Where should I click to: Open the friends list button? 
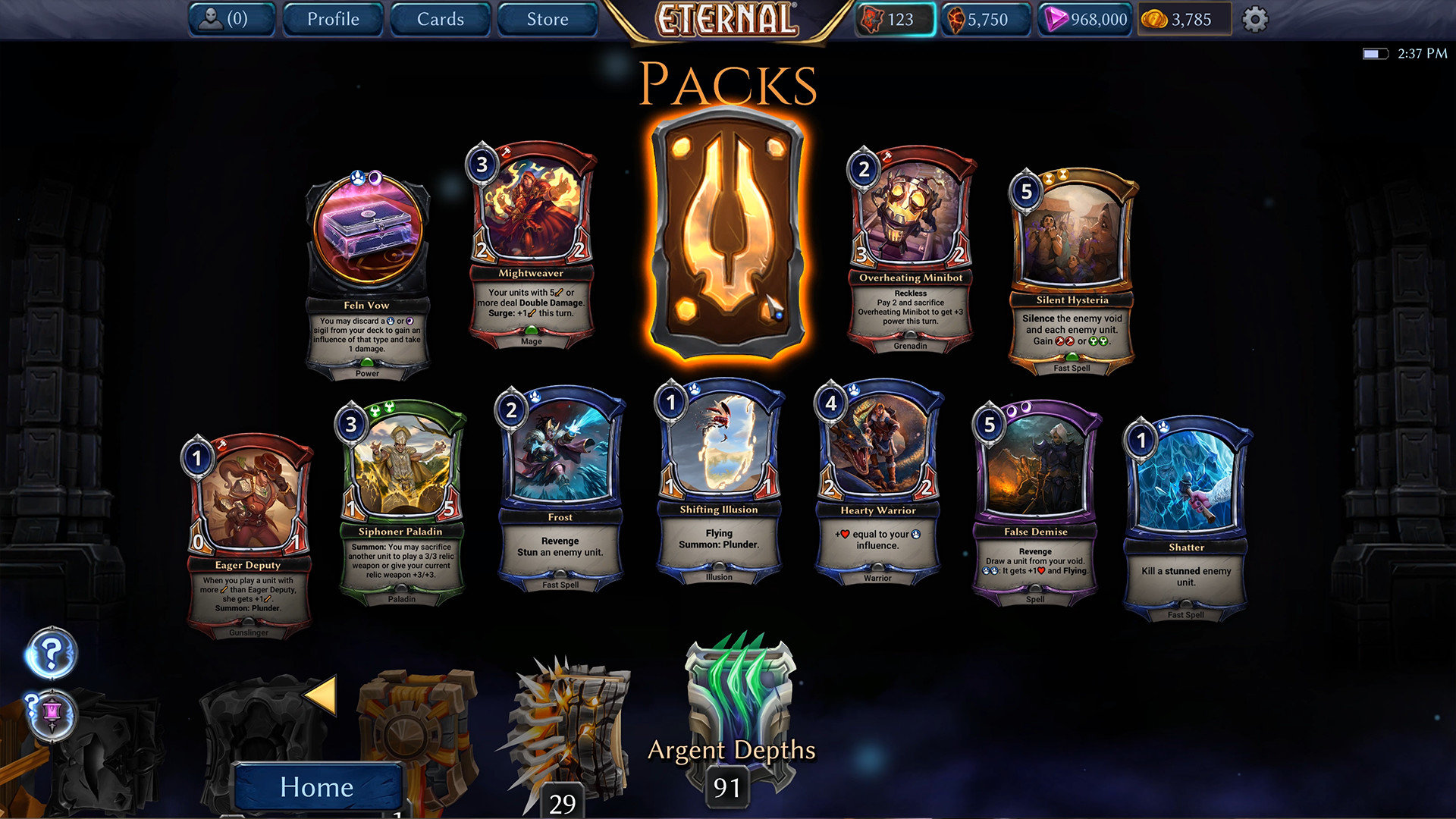tap(231, 19)
